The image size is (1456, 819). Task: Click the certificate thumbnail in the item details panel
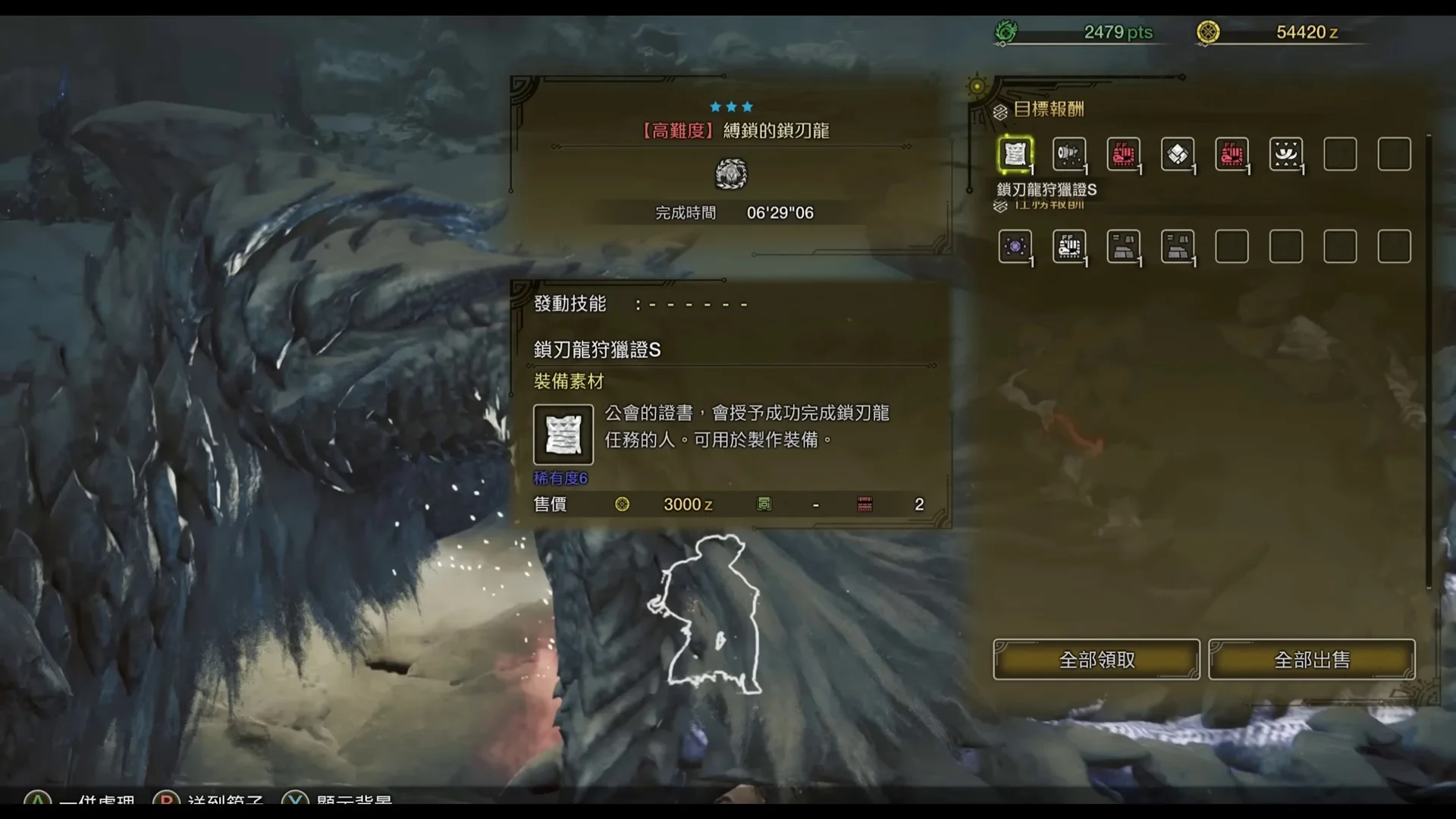(563, 436)
